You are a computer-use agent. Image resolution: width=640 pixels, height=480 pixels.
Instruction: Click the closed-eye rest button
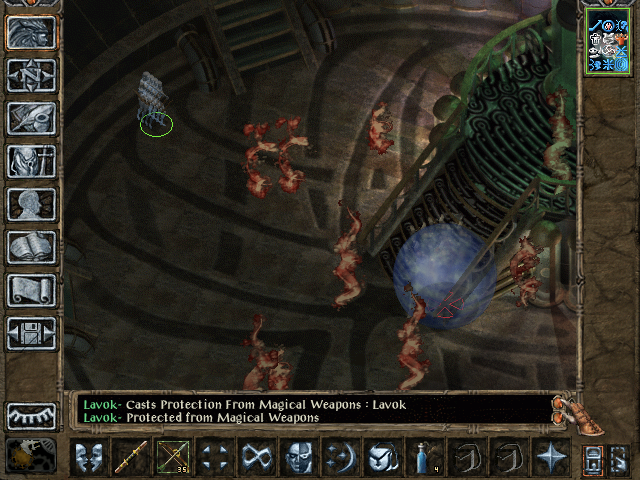[x=31, y=414]
